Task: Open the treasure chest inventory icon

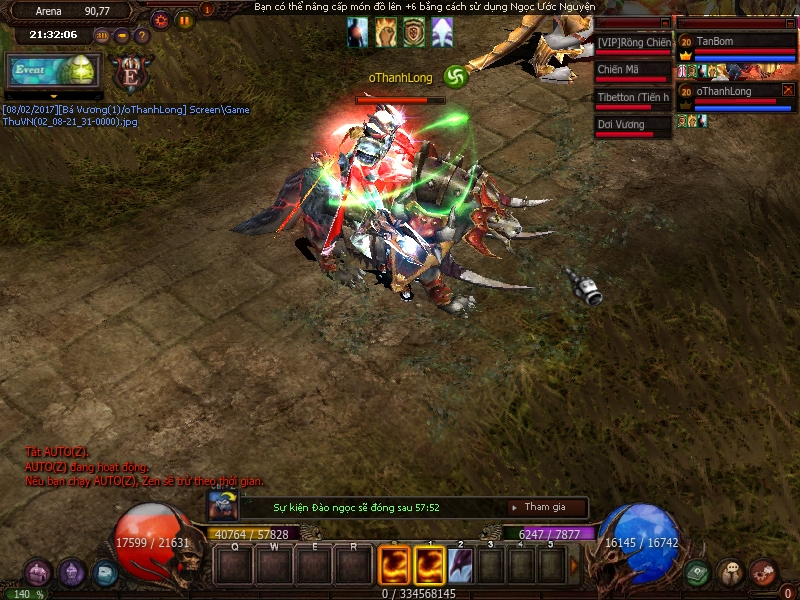Action: pos(39,573)
